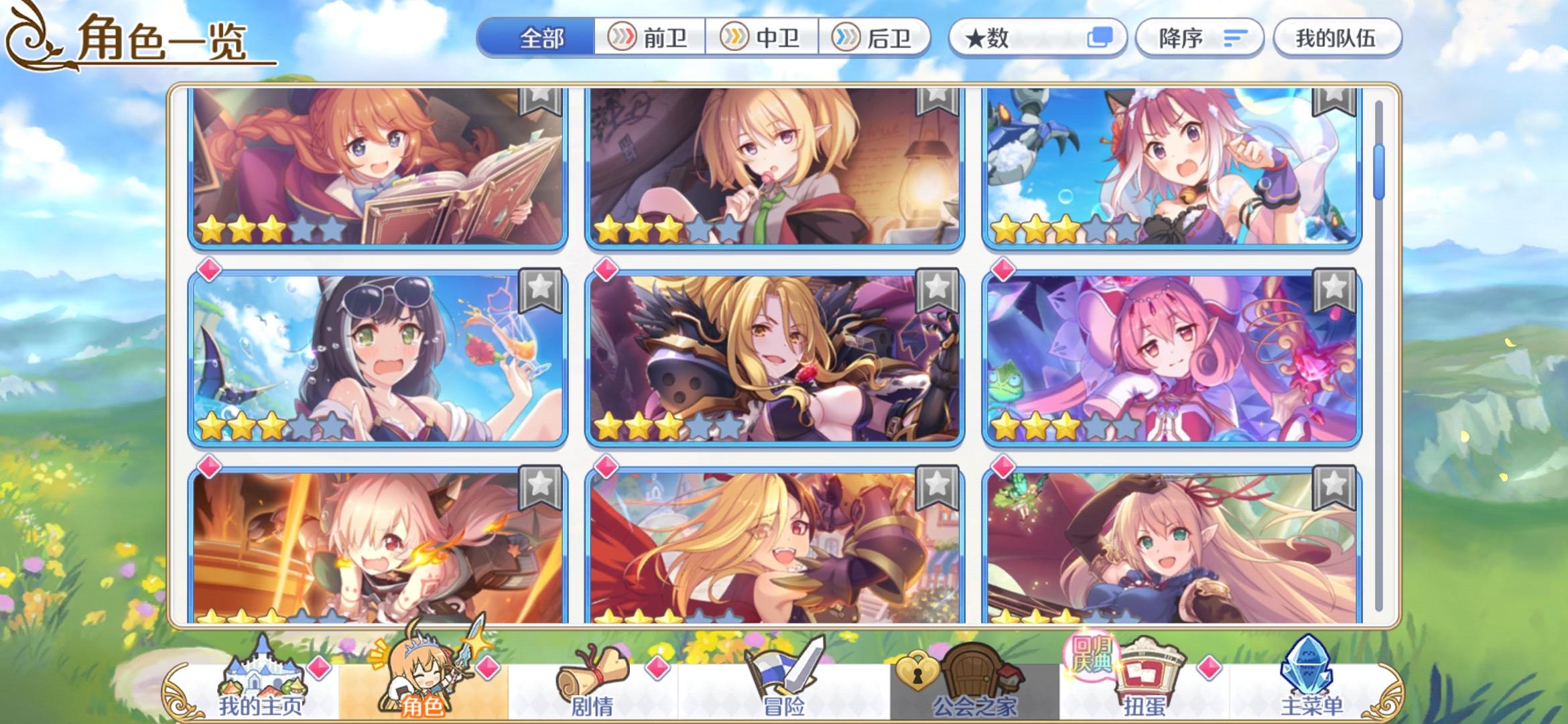Click the sort criteria switch icon beside ★数
Screen dimensions: 1568x724
tap(1103, 38)
